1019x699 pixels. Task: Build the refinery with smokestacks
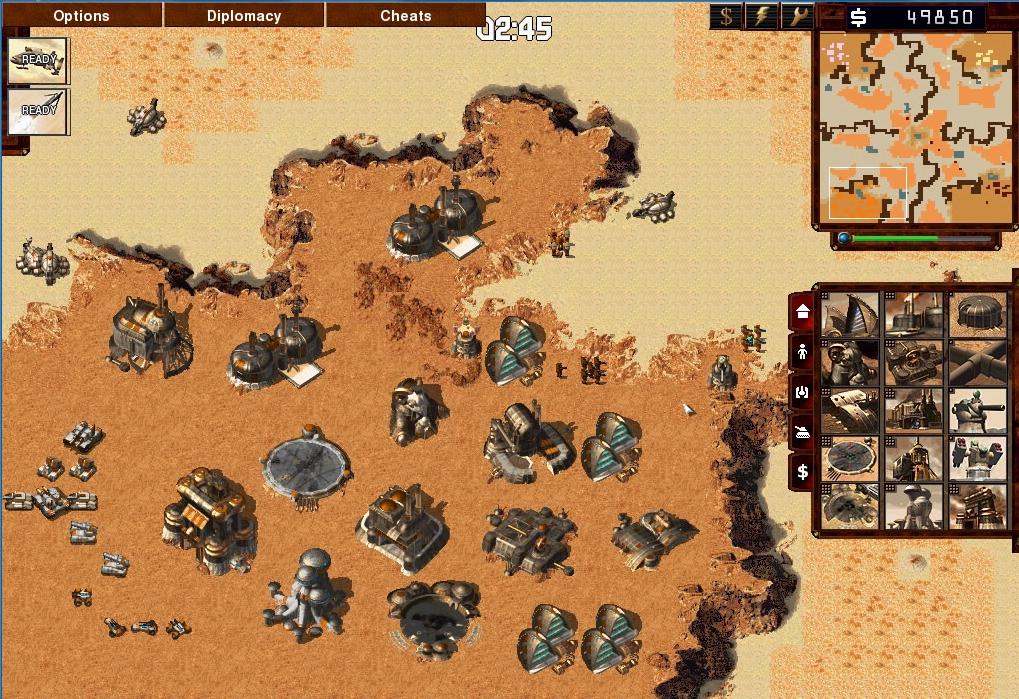pos(914,314)
